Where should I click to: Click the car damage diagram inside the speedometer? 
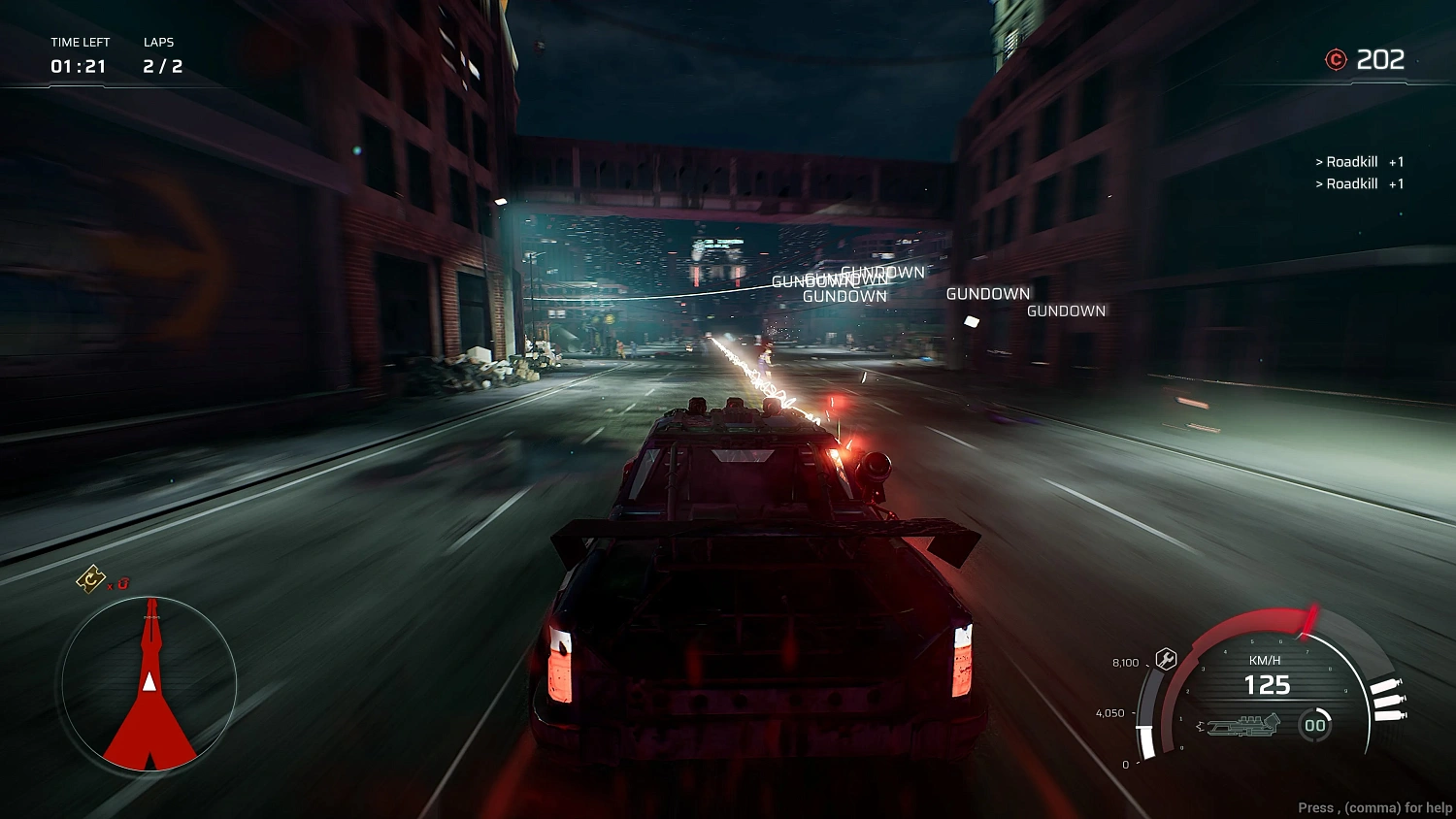(1243, 725)
